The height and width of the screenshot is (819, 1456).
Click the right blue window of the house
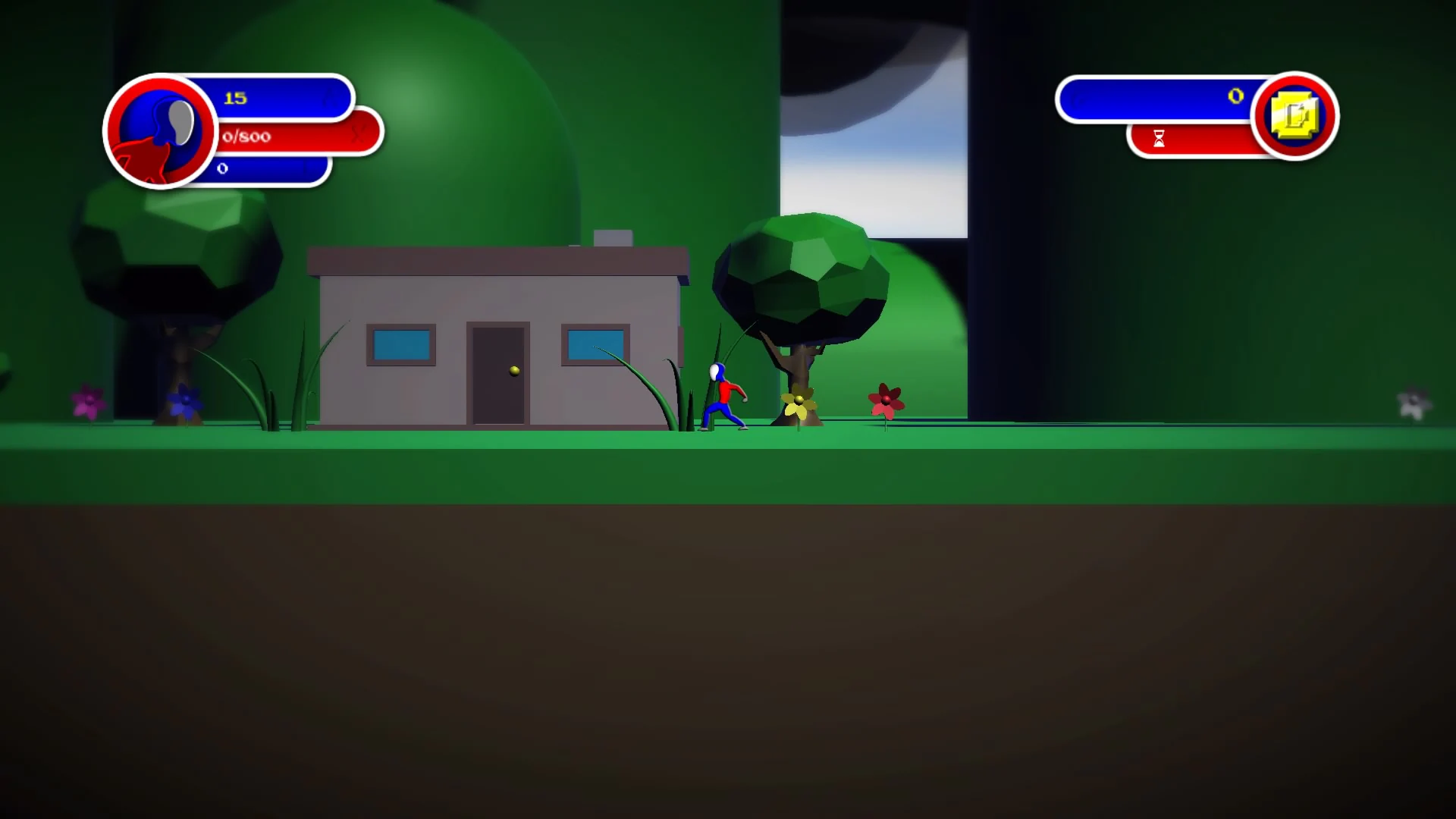tap(594, 343)
